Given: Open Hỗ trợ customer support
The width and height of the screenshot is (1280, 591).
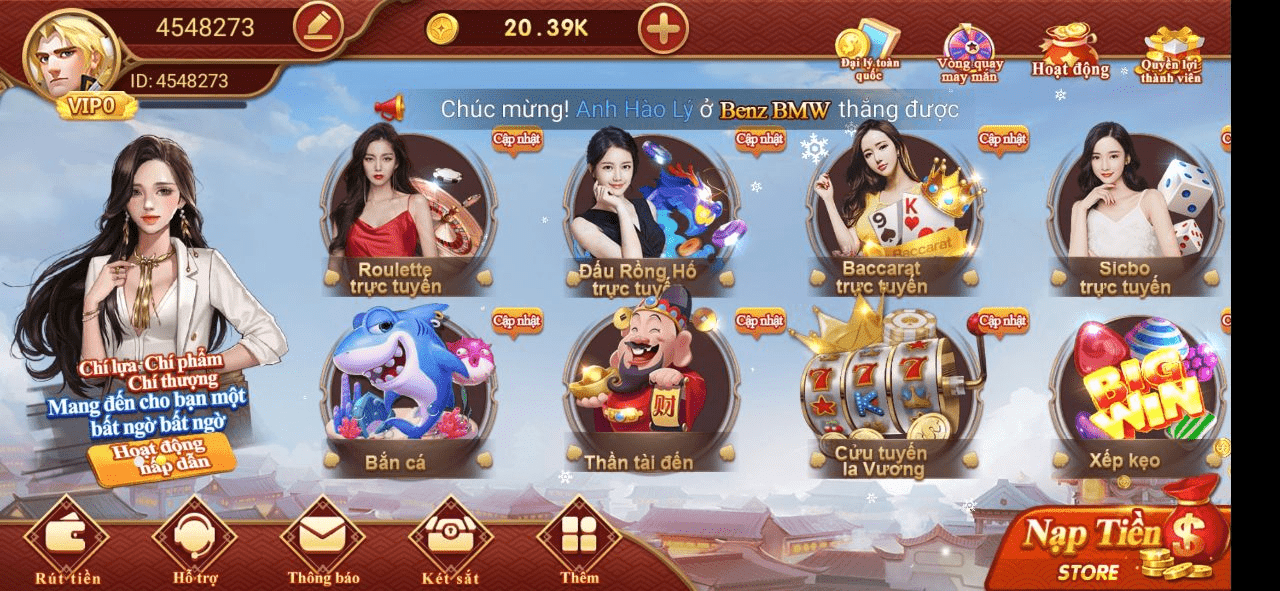Looking at the screenshot, I should coord(194,541).
